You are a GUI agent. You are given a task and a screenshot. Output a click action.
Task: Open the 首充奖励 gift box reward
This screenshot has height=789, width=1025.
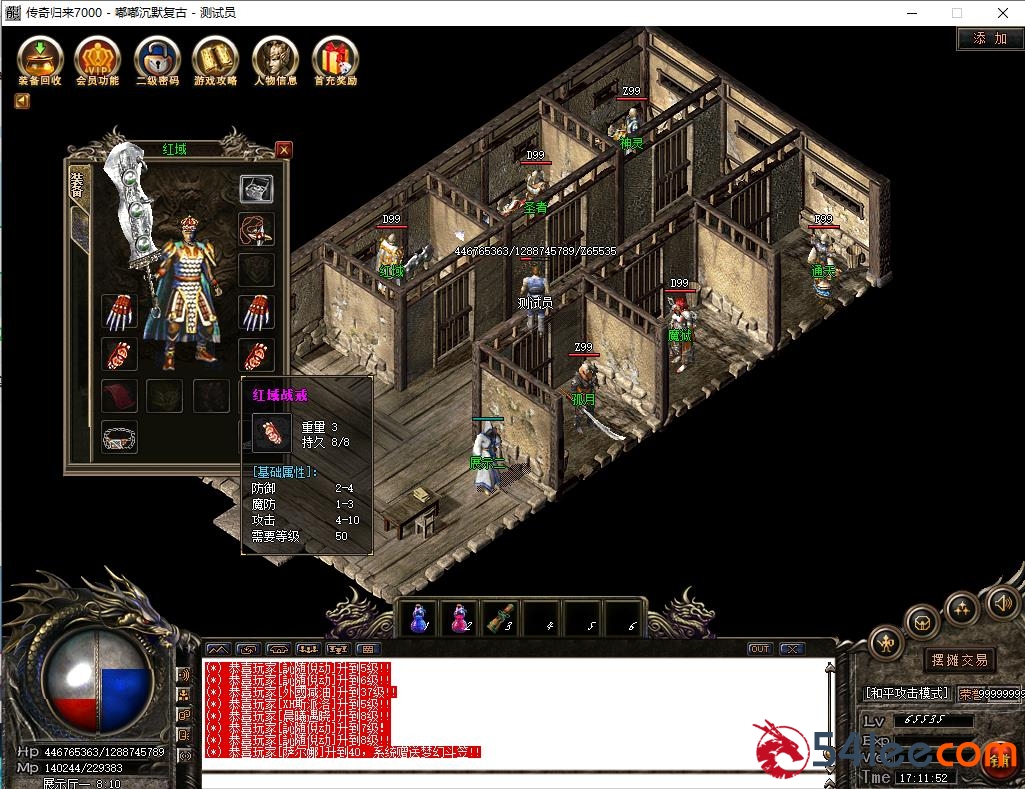(x=335, y=58)
